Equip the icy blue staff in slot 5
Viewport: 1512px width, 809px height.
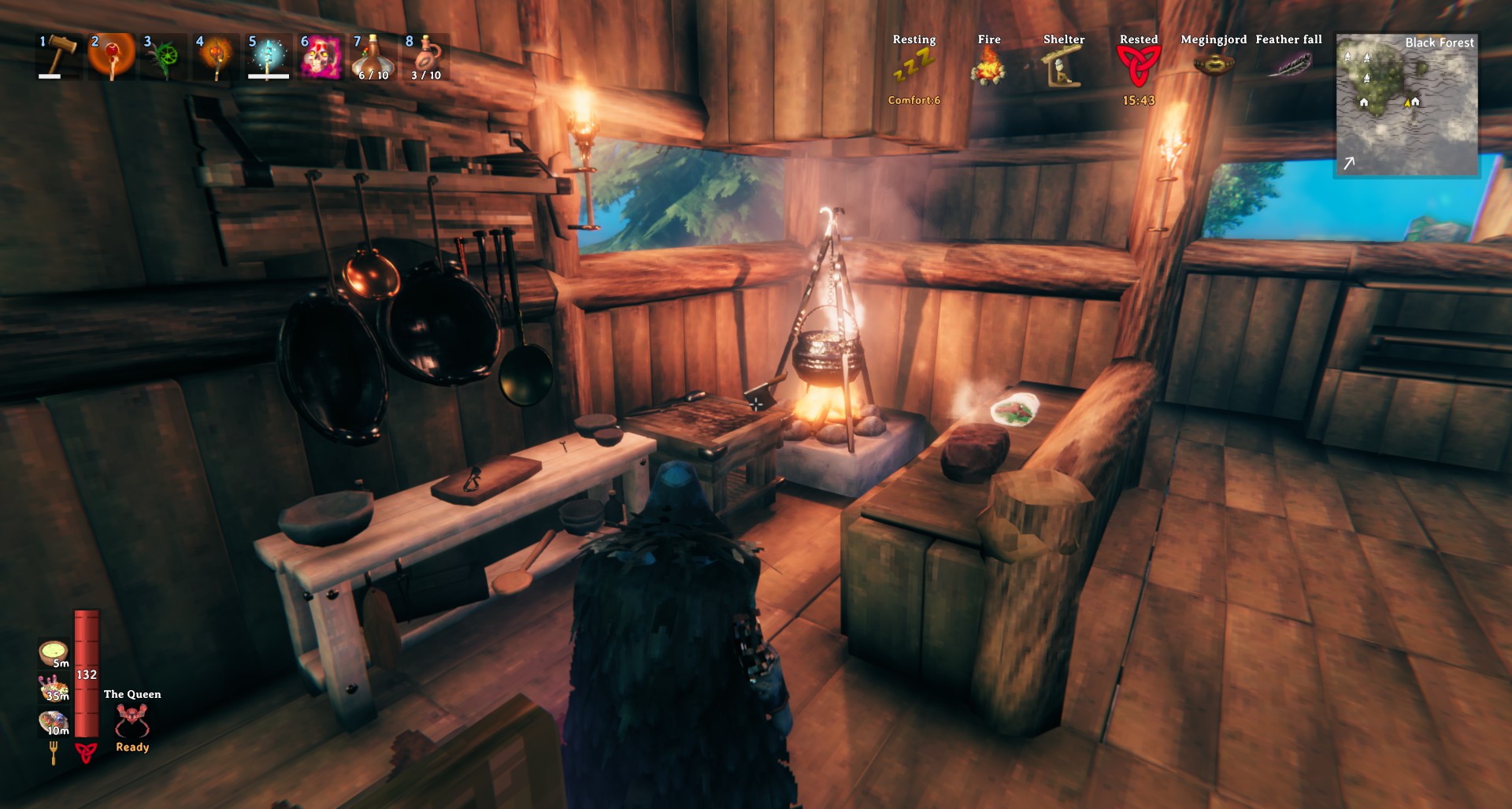tap(268, 56)
